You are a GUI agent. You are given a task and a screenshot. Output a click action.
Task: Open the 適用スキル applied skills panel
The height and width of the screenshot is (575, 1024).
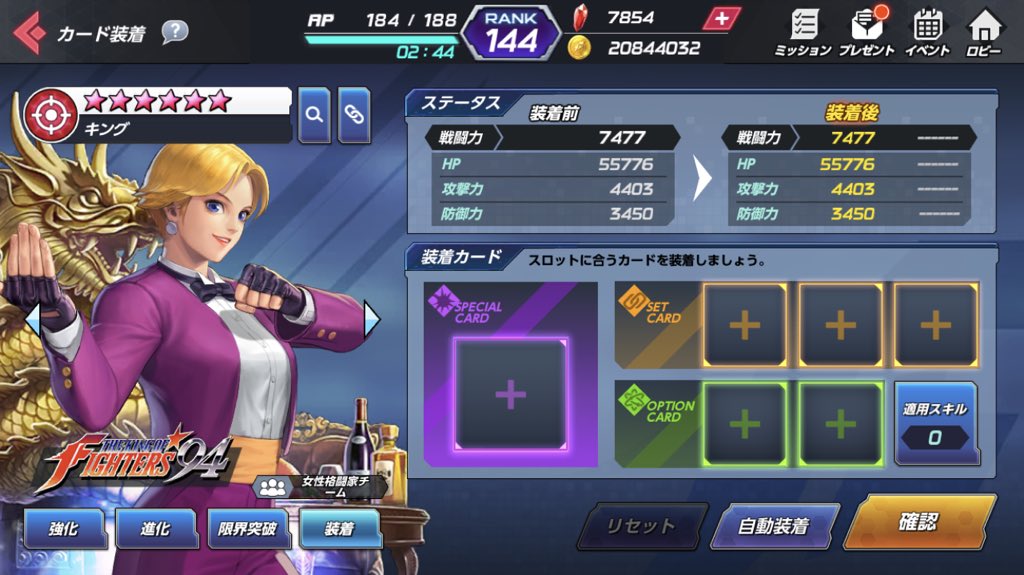(937, 424)
